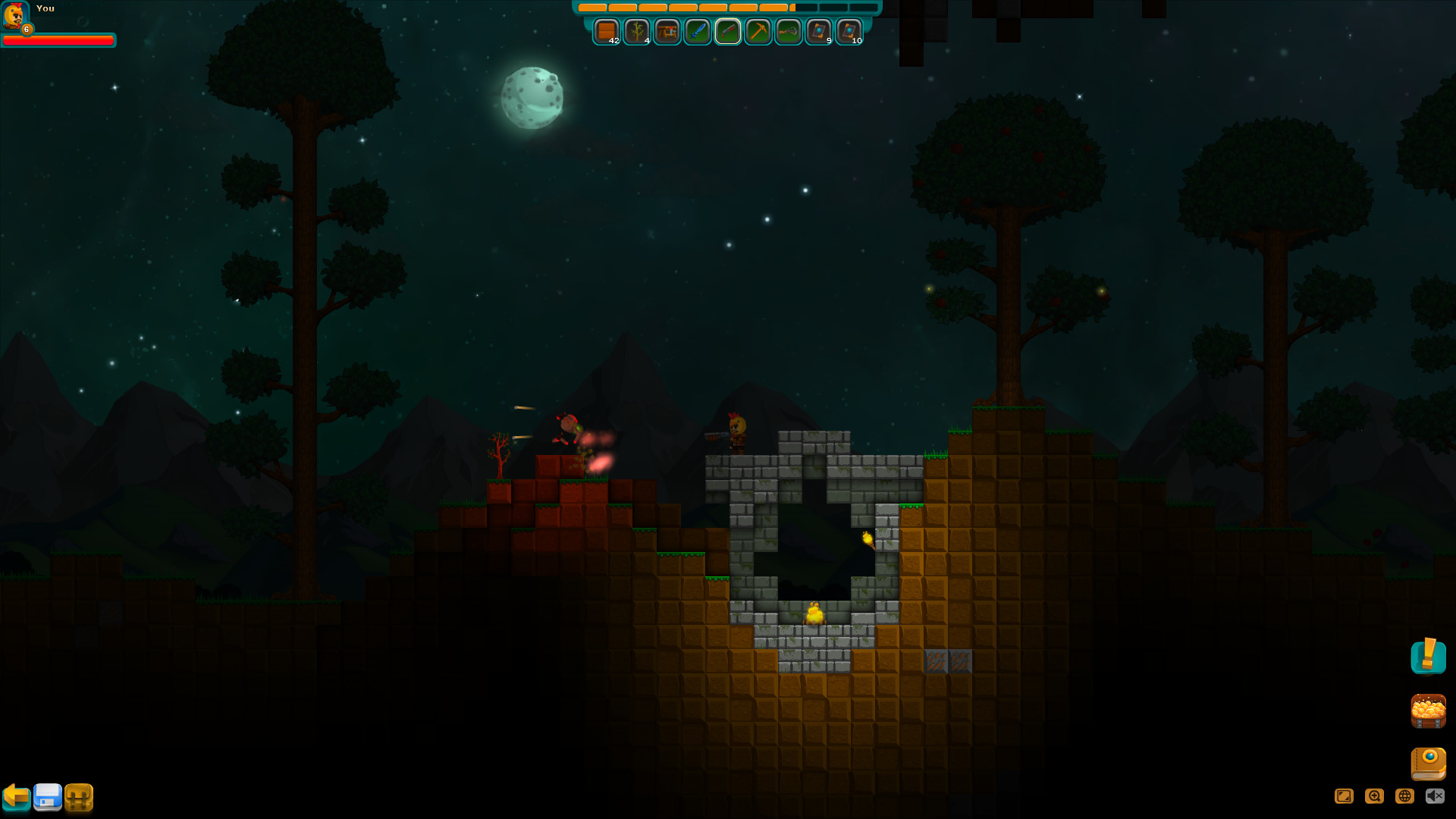Open the gold coins chest icon

click(1429, 712)
